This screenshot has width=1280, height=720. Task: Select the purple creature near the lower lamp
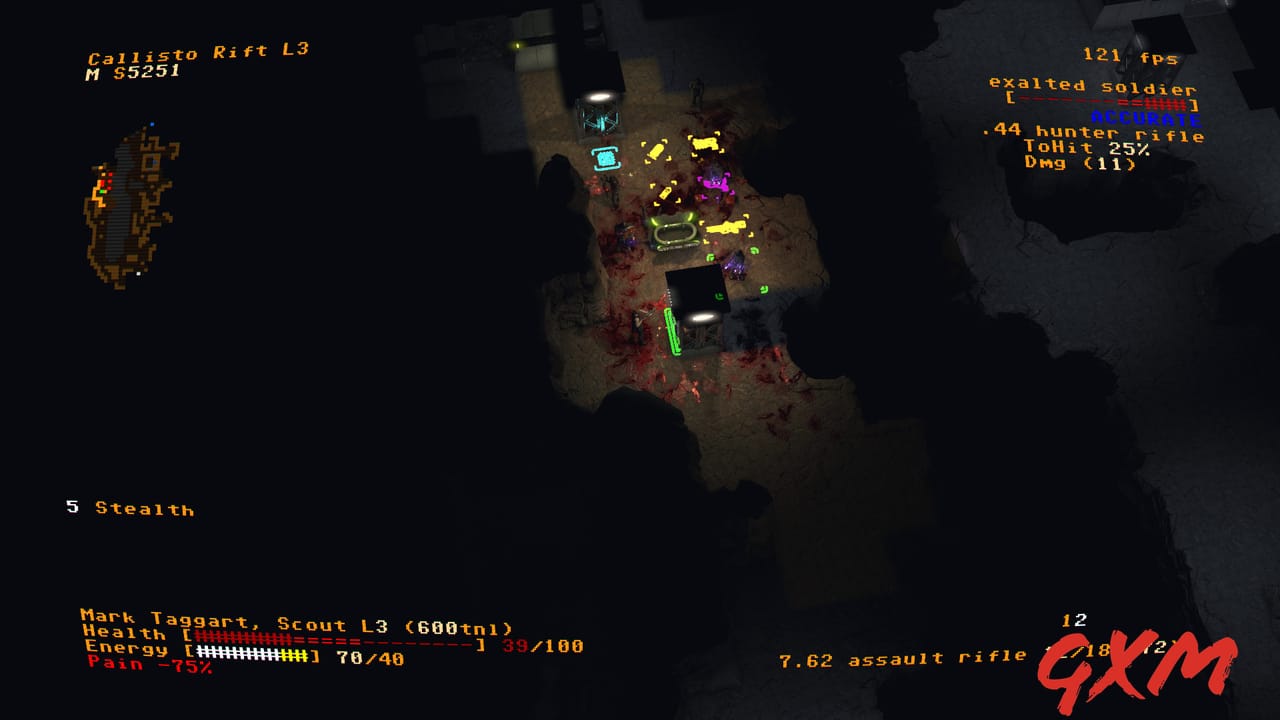(736, 267)
